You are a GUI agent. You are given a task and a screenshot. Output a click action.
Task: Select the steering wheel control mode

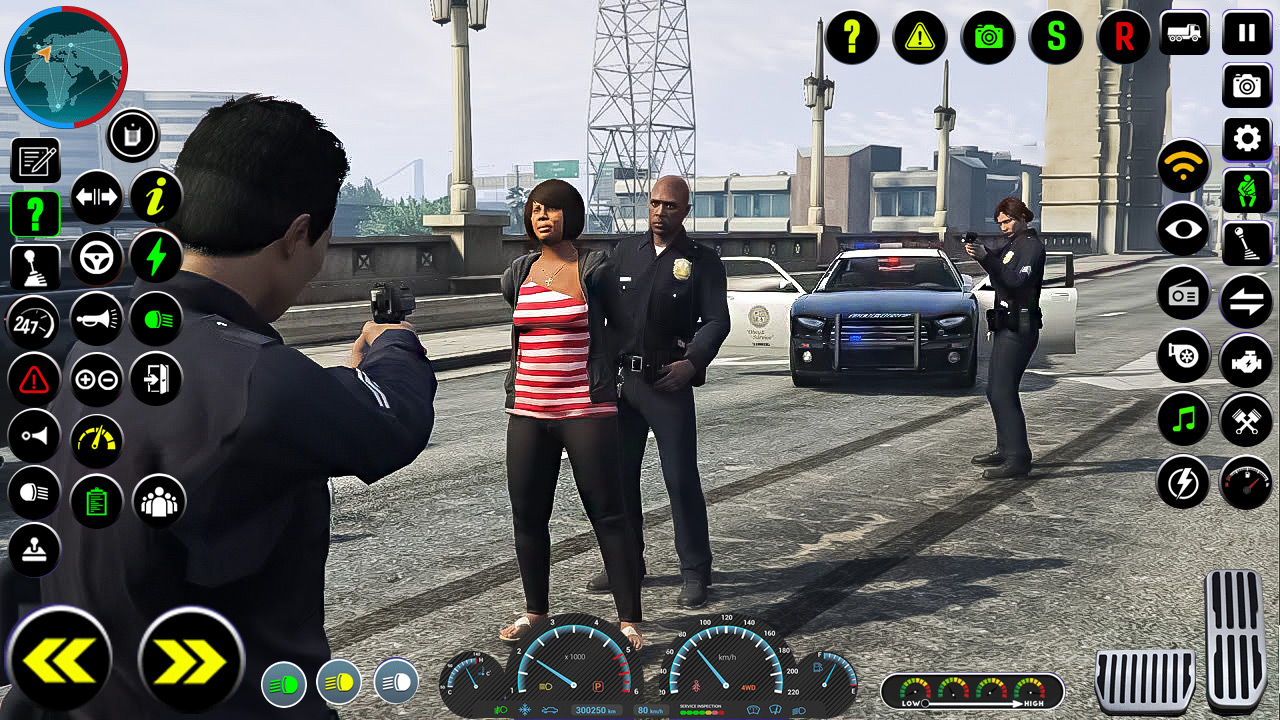click(96, 257)
